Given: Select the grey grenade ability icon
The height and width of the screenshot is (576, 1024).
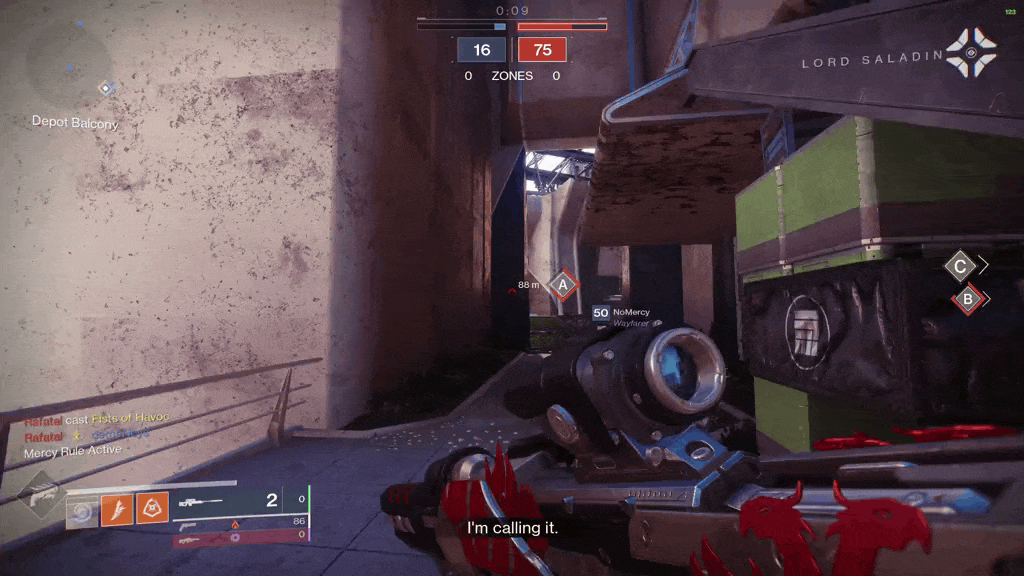Looking at the screenshot, I should (82, 511).
